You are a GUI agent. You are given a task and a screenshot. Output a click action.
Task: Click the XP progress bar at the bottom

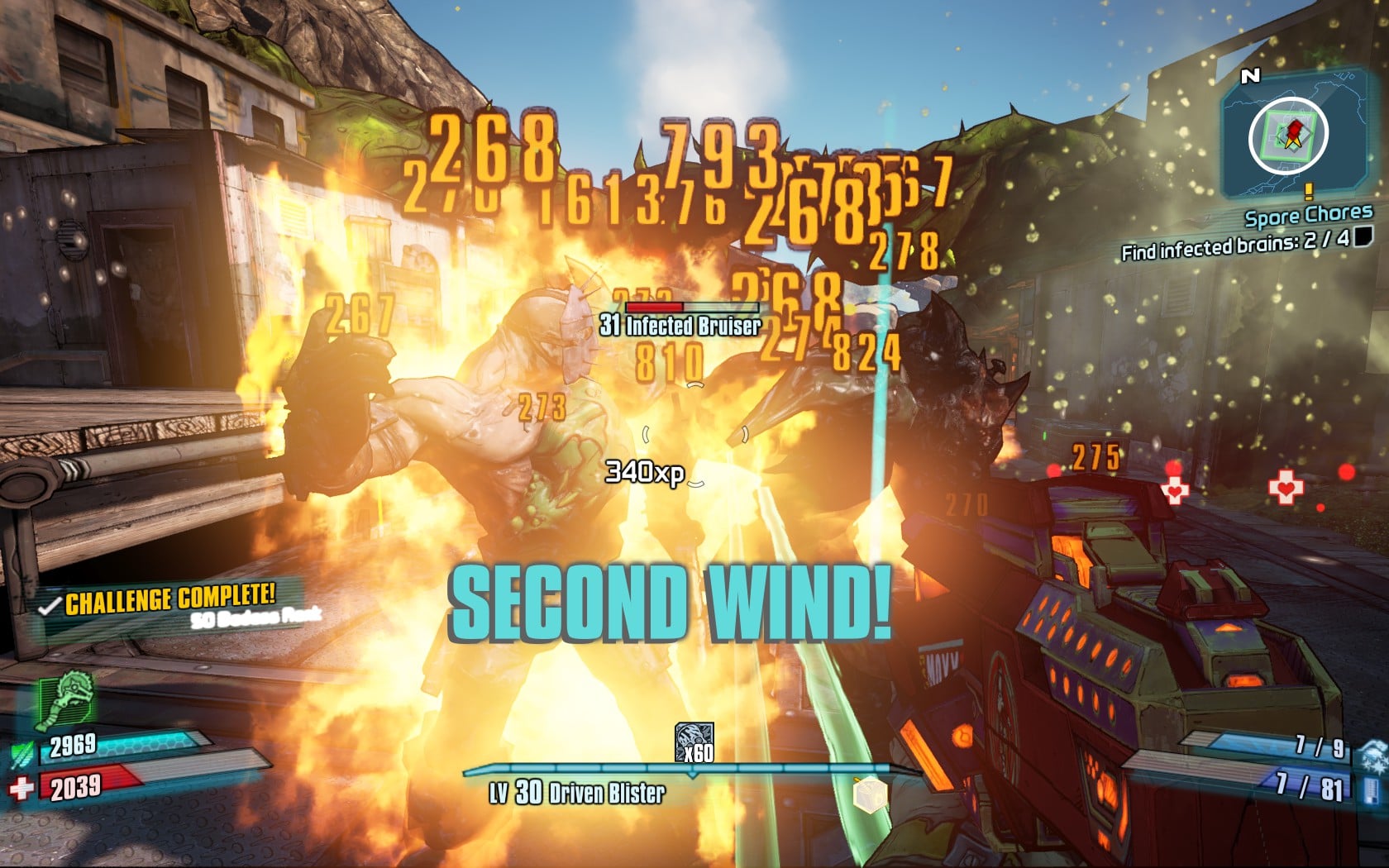(x=693, y=766)
